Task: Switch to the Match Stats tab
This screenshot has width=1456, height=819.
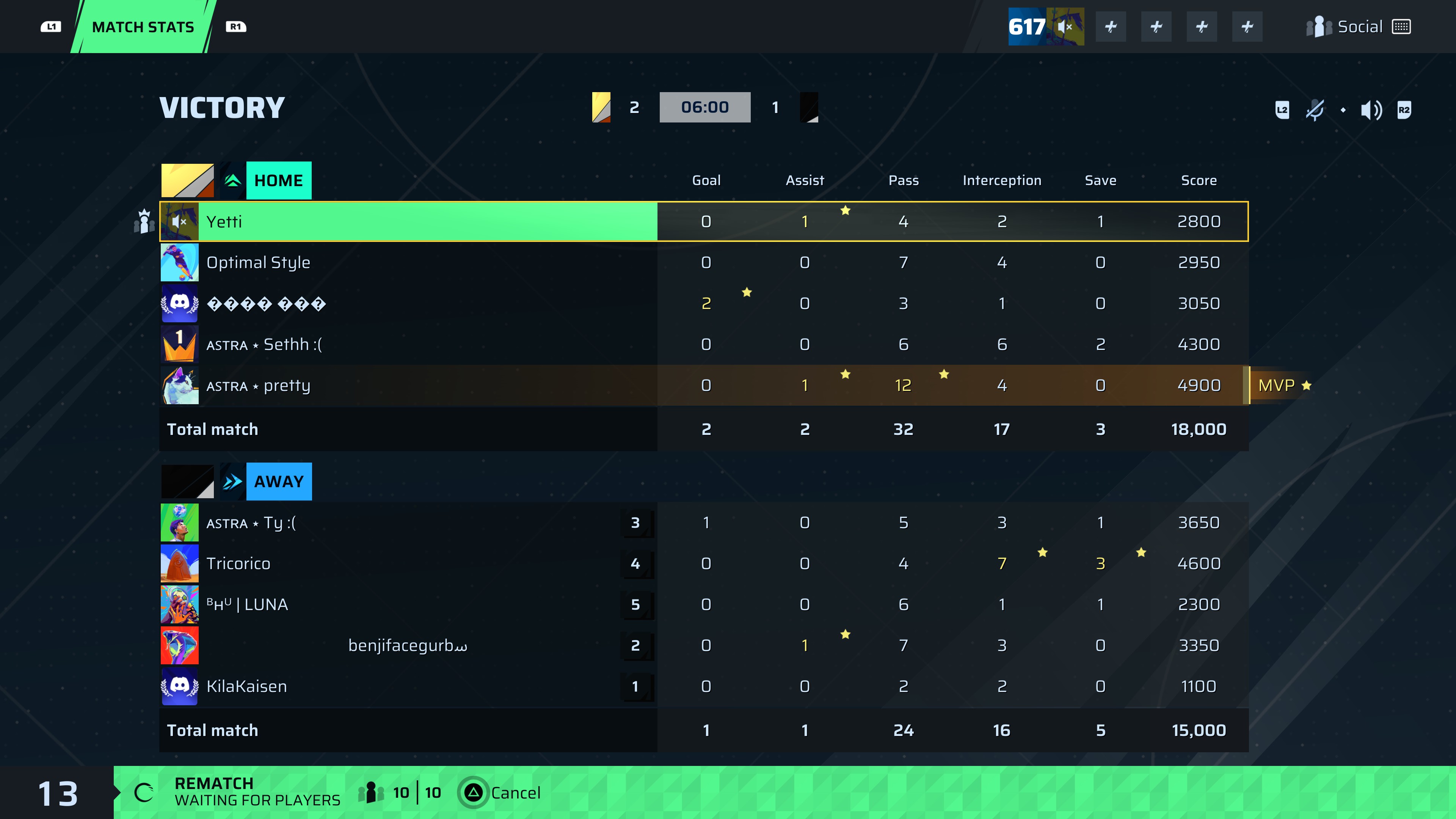Action: coord(143,27)
